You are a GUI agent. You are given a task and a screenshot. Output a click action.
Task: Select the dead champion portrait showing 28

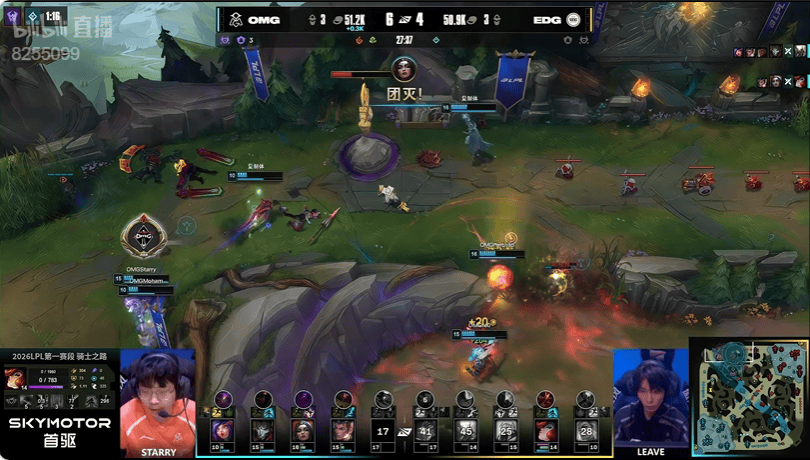click(587, 432)
